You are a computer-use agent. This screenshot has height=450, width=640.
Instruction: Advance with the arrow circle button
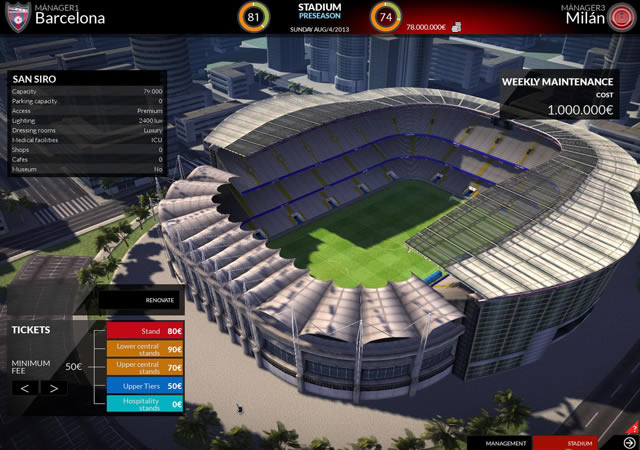(629, 442)
